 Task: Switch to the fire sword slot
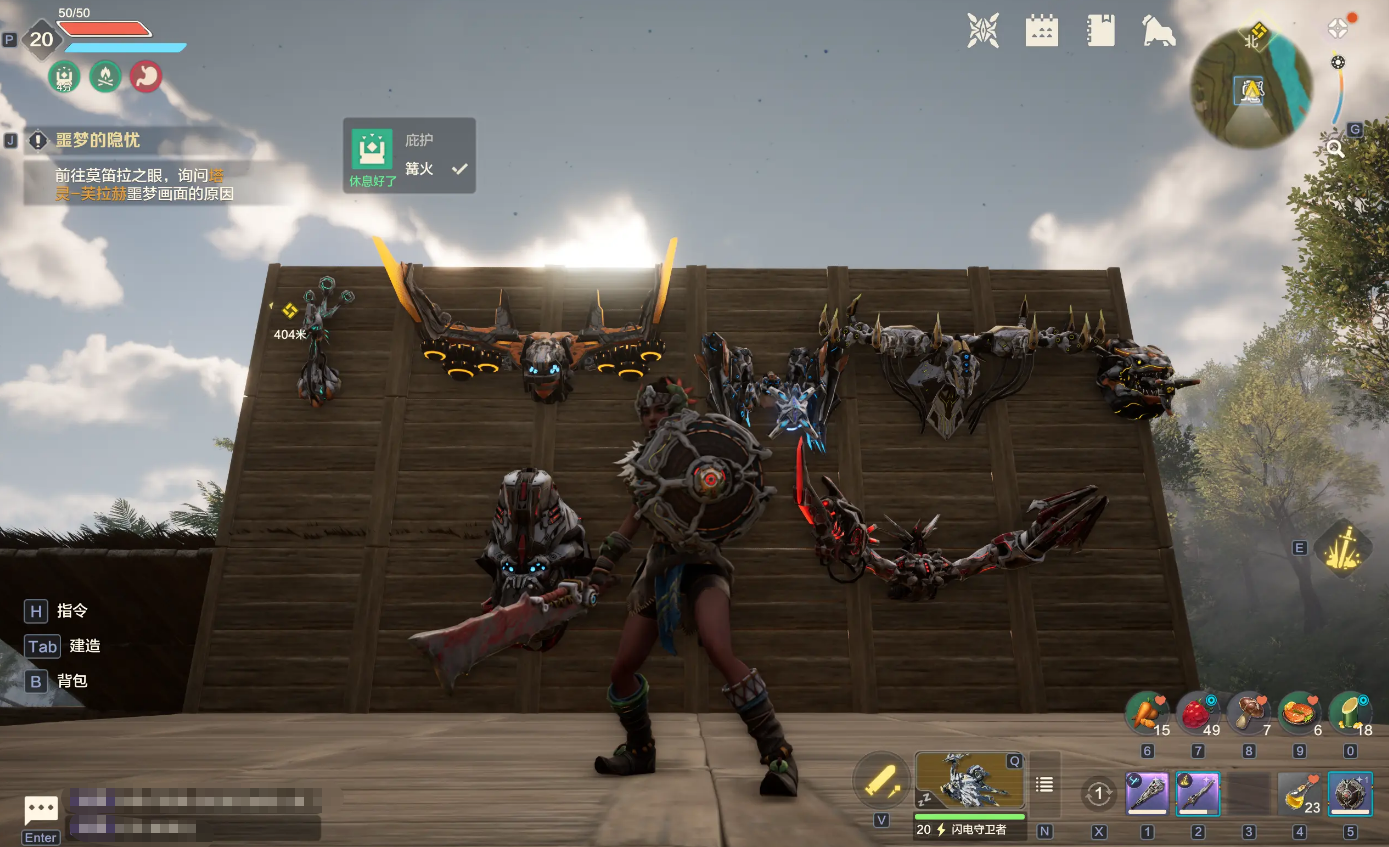tap(1198, 794)
